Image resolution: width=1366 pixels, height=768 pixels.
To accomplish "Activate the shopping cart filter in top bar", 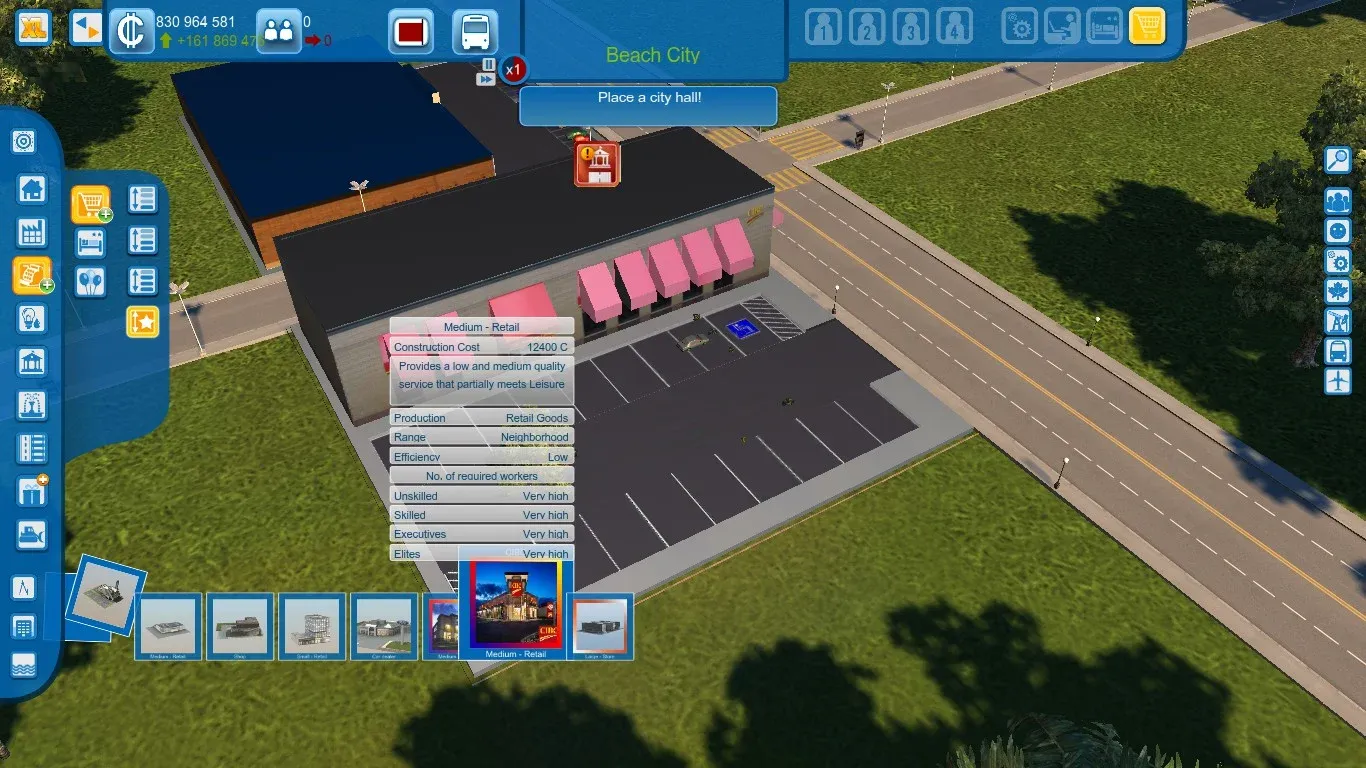I will point(1147,27).
